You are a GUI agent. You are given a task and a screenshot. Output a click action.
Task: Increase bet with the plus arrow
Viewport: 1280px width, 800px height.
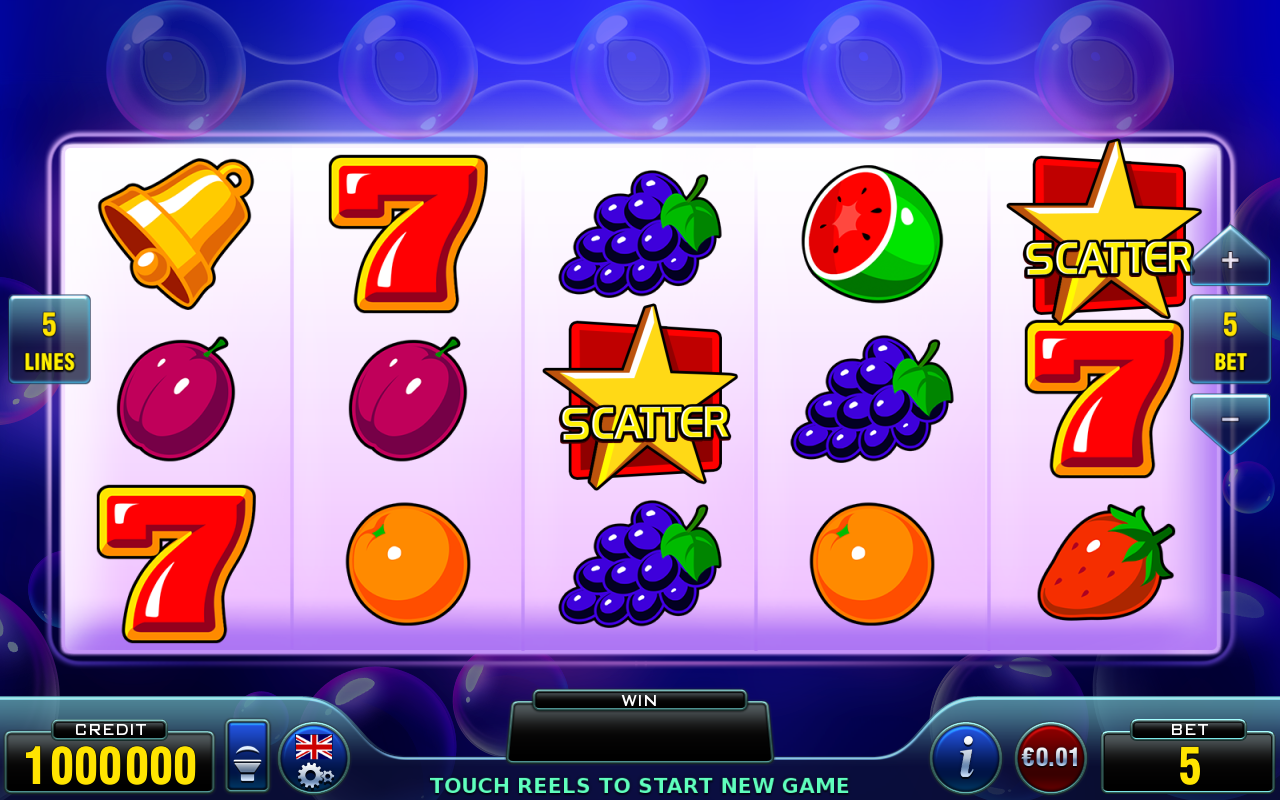pos(1229,258)
